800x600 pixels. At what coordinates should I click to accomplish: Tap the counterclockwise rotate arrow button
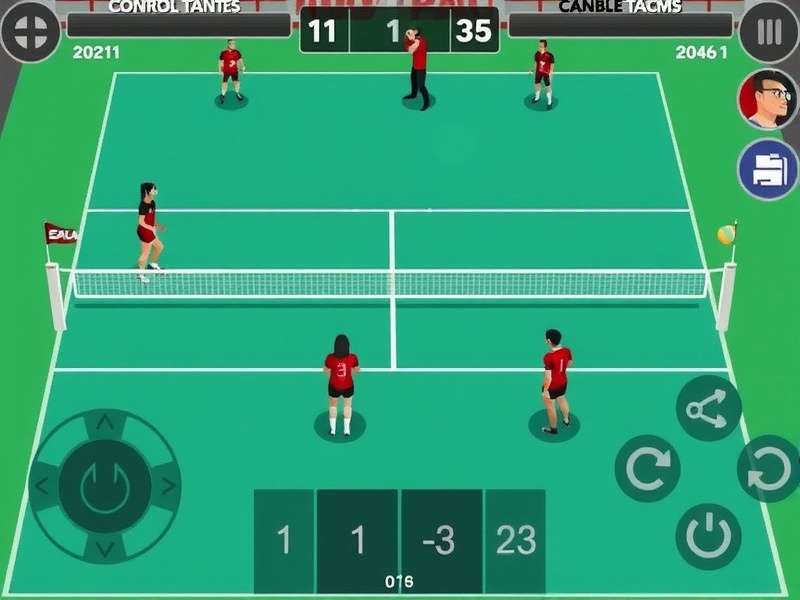(x=770, y=469)
